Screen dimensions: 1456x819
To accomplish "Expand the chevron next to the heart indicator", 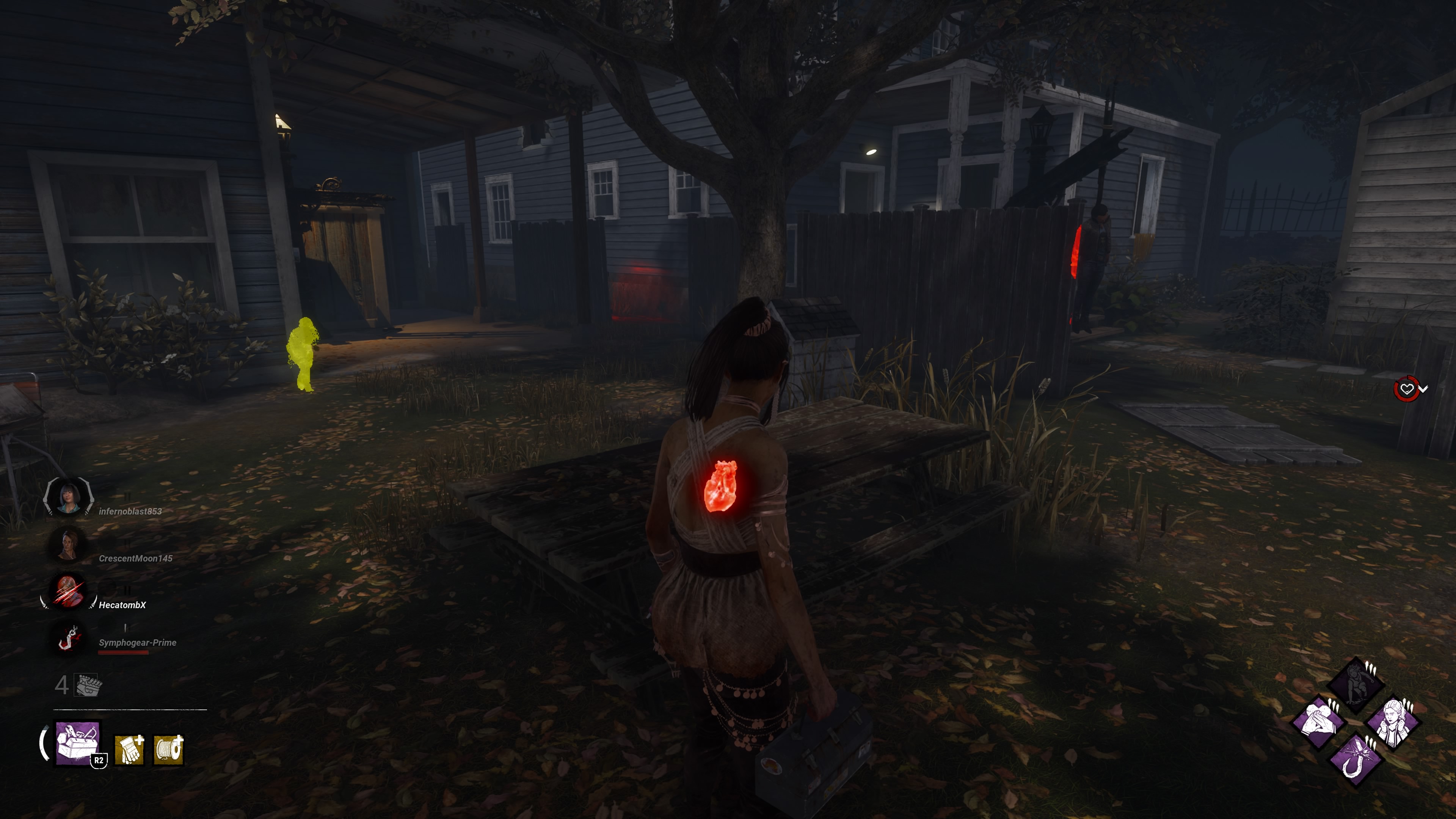I will point(1424,389).
